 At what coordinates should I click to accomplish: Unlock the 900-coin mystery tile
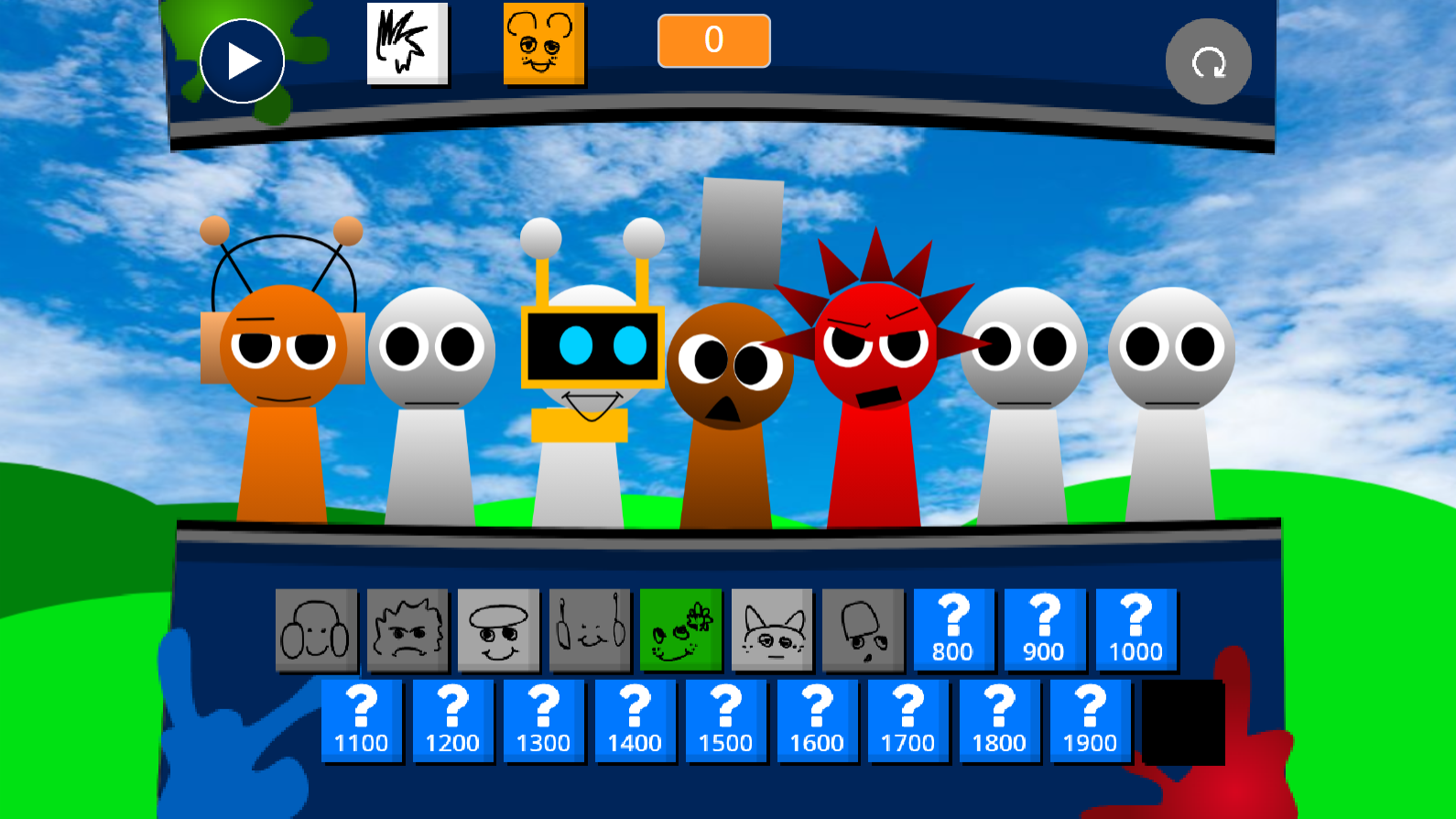[x=1045, y=628]
